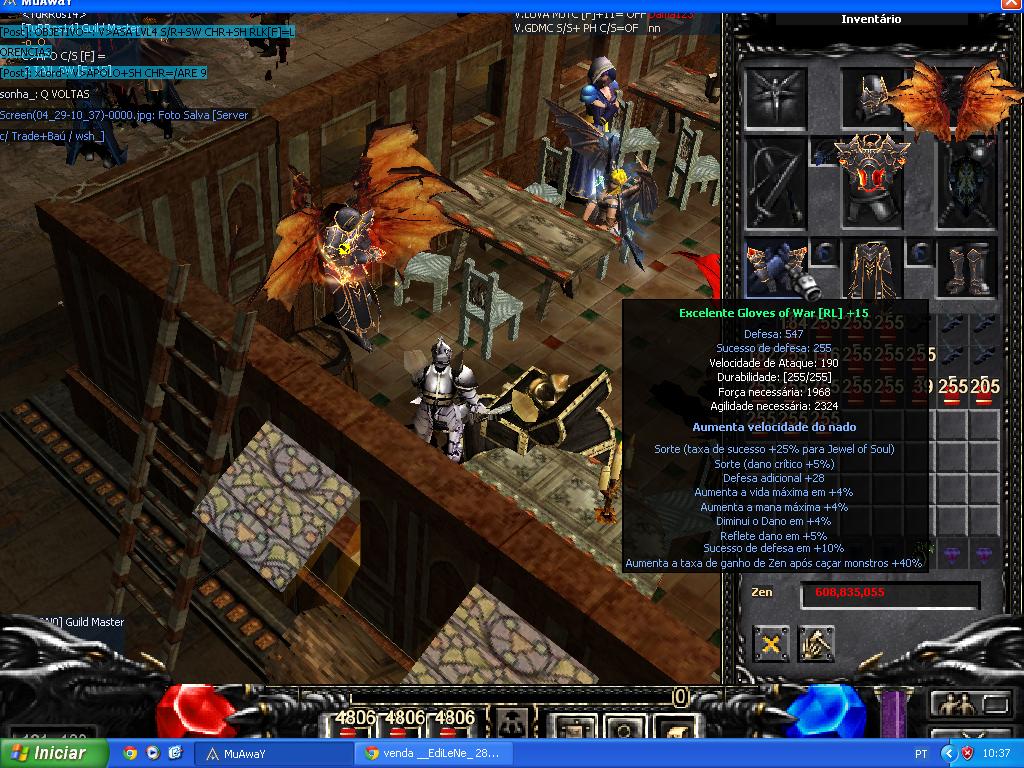1024x768 pixels.
Task: Select the equipped boots slot
Action: (967, 268)
